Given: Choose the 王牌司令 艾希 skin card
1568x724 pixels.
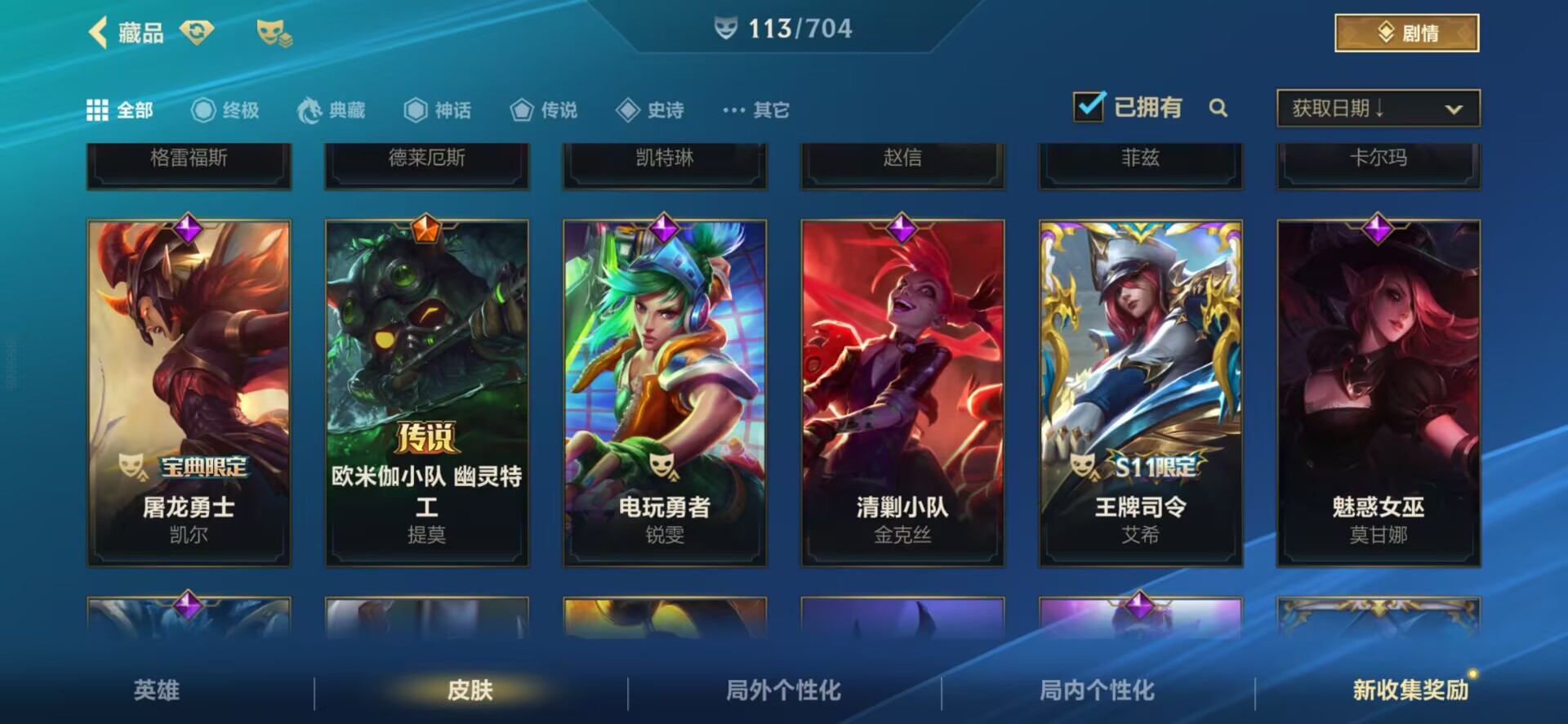Looking at the screenshot, I should 1140,392.
